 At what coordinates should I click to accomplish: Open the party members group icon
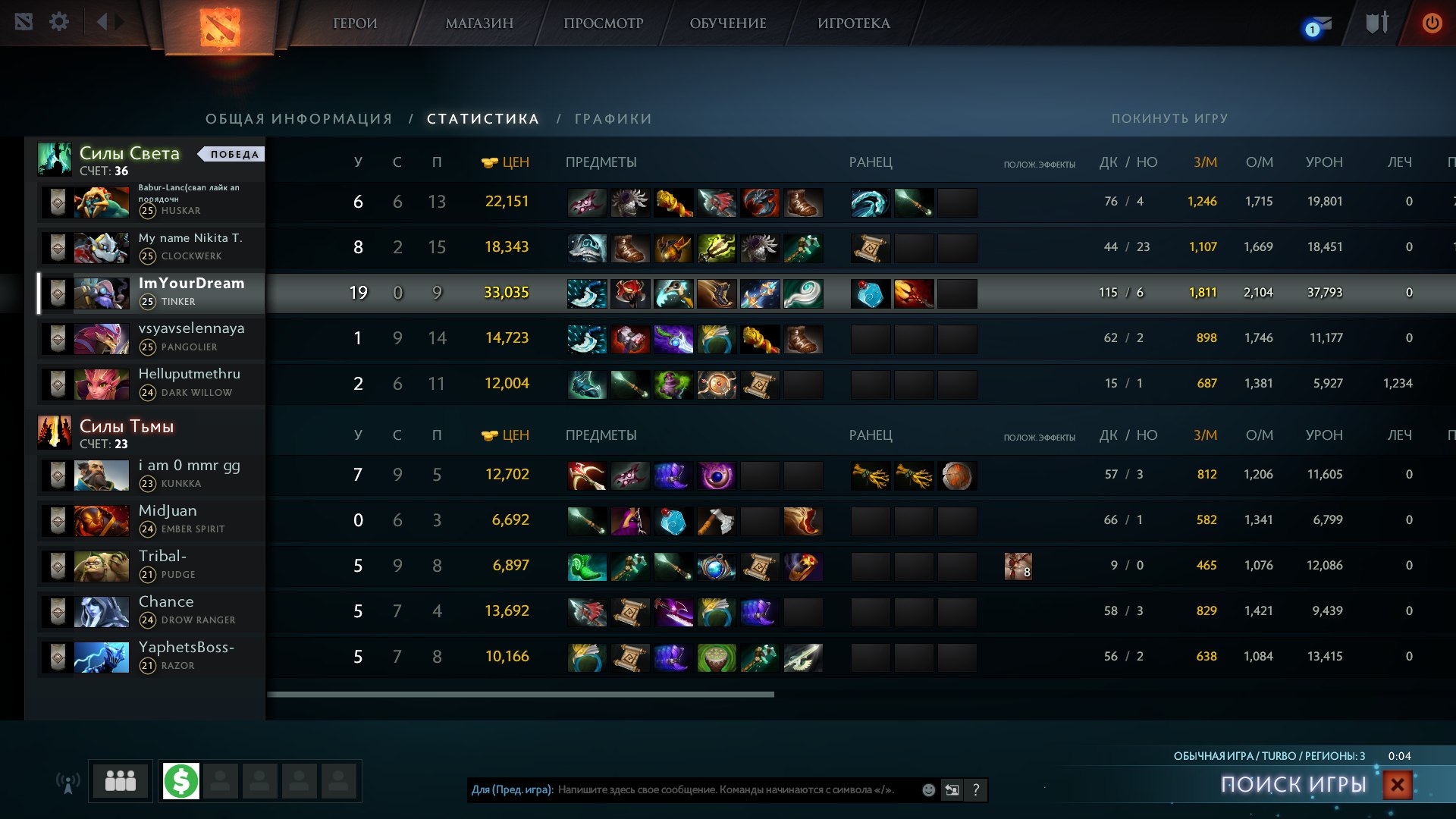(121, 780)
